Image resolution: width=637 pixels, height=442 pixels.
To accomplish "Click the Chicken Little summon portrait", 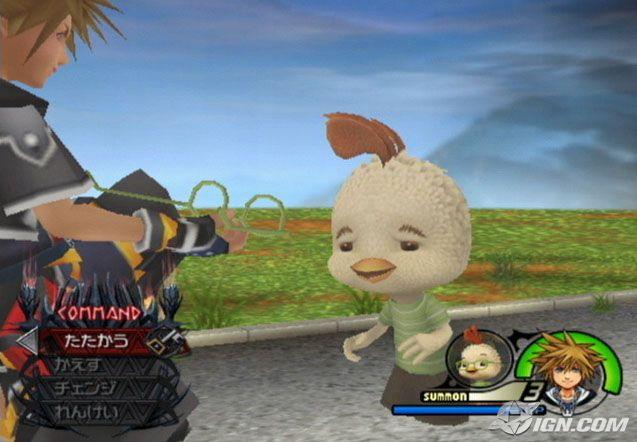I will (472, 360).
